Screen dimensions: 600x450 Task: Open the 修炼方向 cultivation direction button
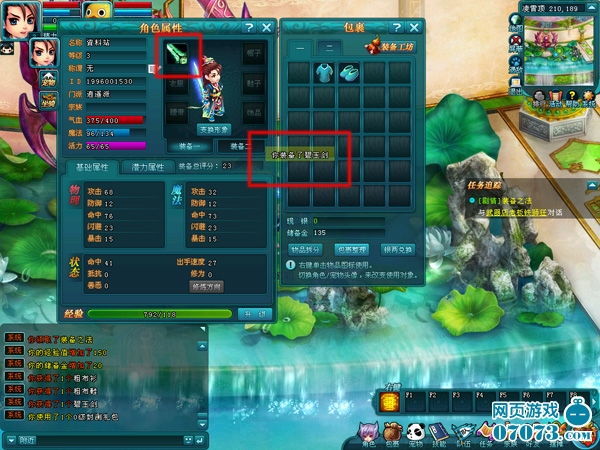[x=206, y=286]
